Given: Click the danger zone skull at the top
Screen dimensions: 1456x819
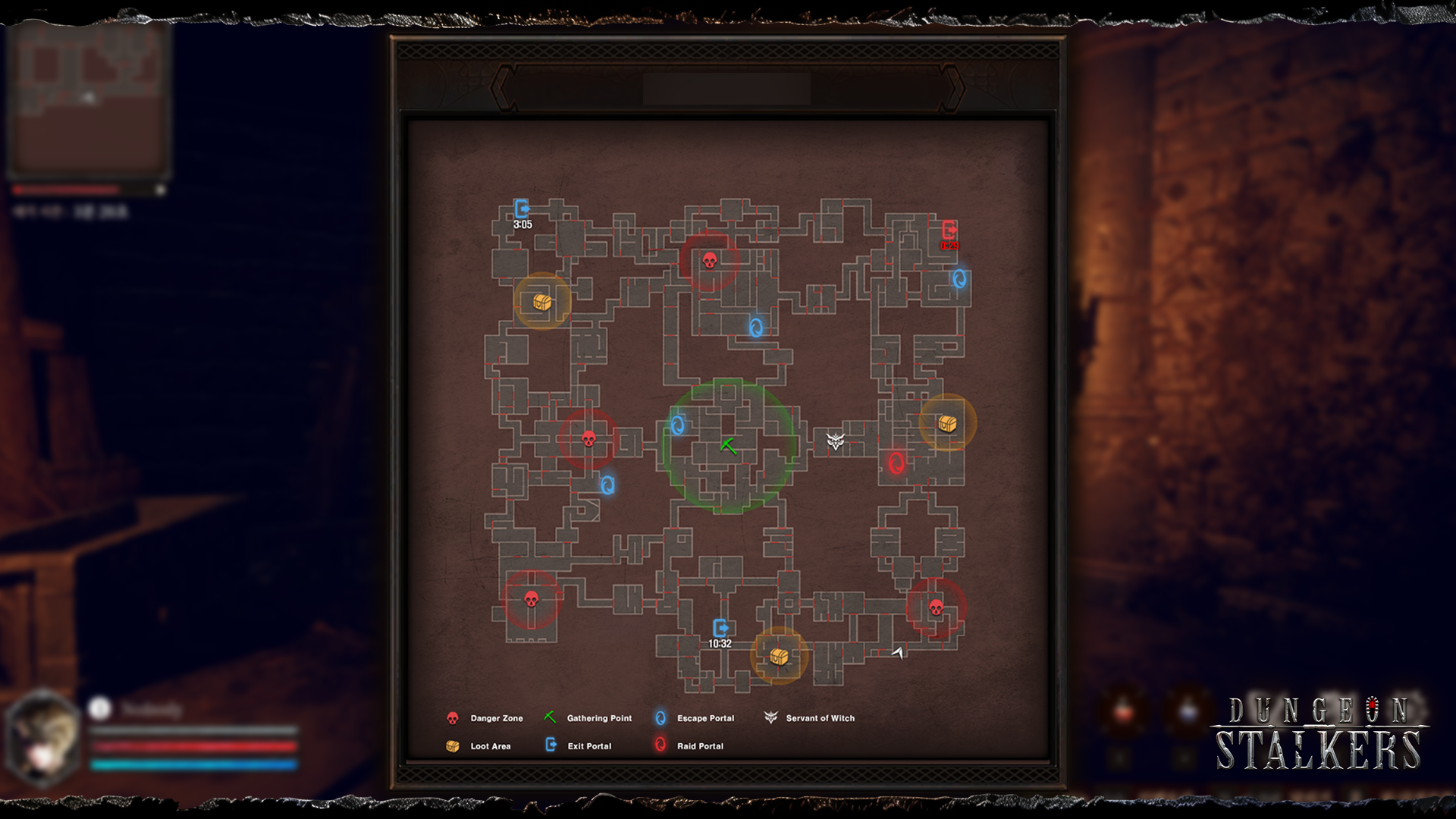Looking at the screenshot, I should click(711, 259).
